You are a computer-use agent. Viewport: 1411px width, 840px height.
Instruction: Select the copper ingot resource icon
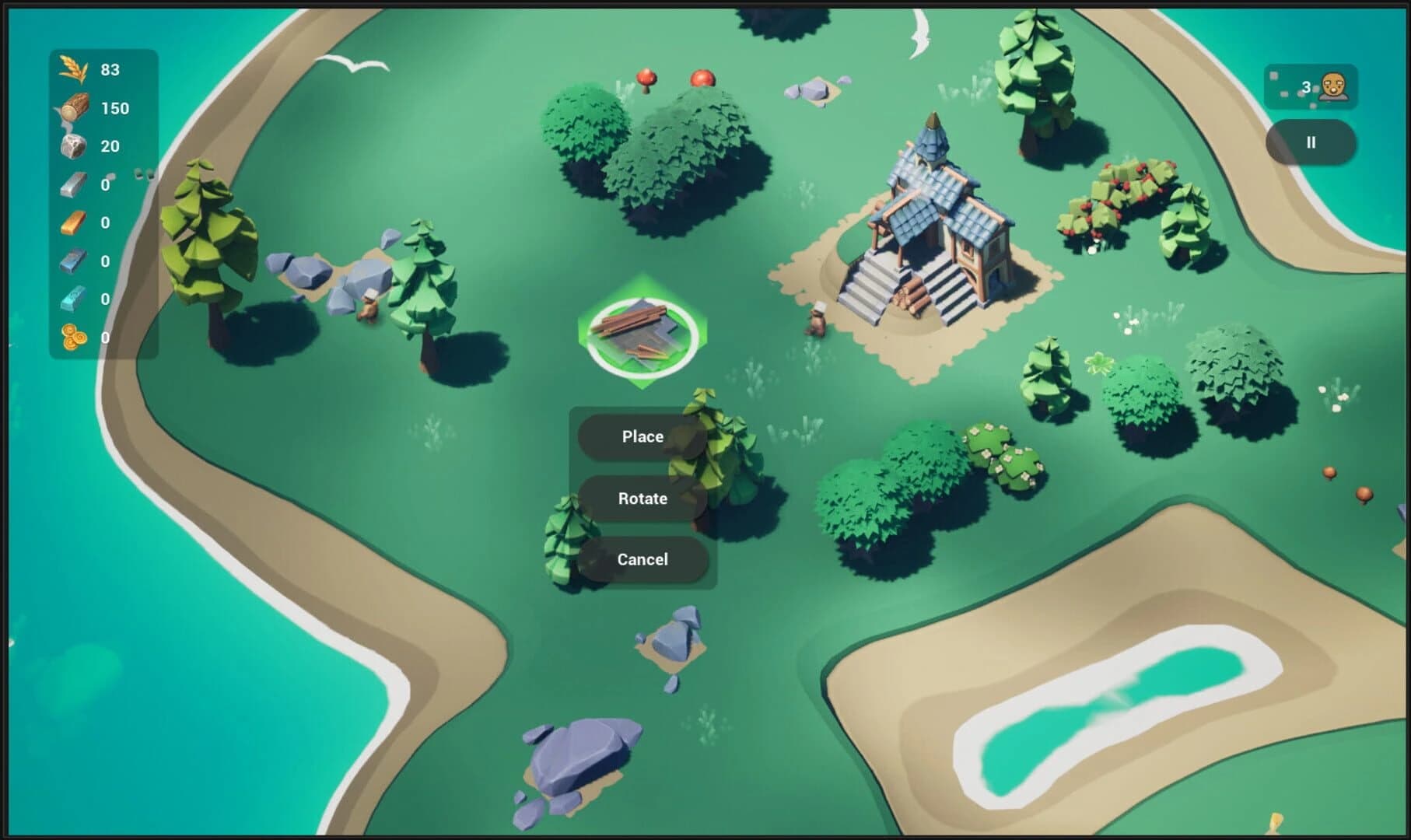74,222
